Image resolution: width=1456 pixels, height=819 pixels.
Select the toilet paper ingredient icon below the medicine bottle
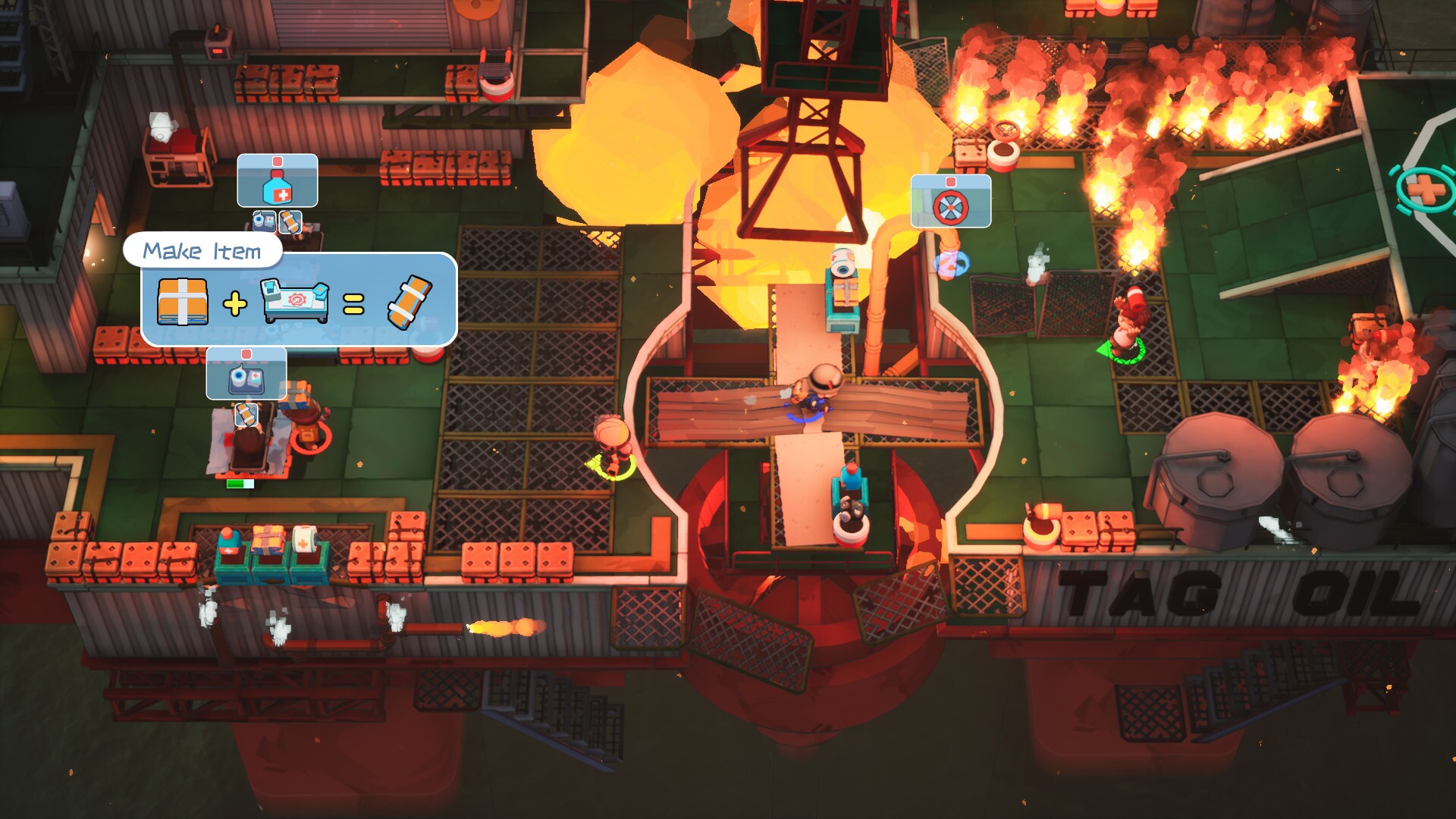[x=264, y=222]
